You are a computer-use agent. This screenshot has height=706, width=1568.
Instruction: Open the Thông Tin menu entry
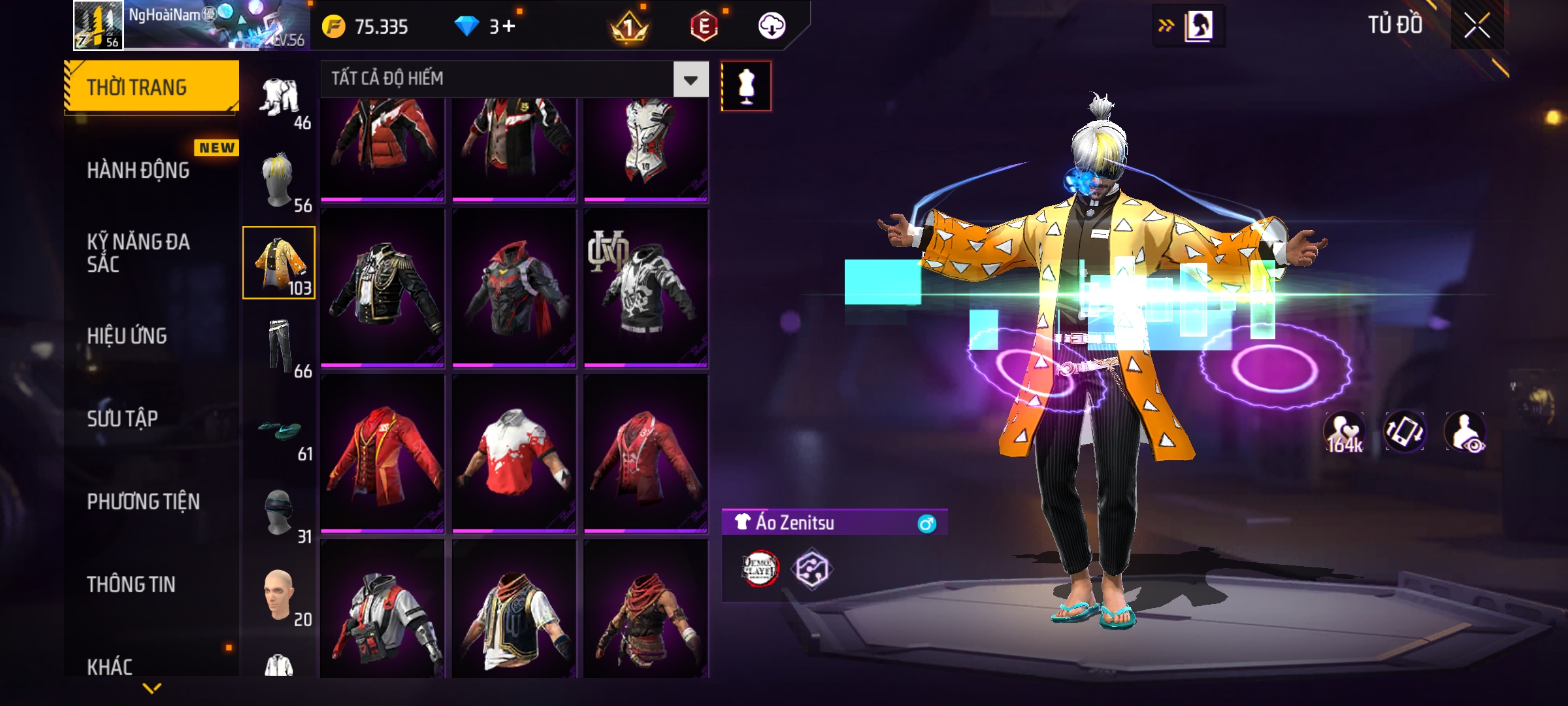[x=131, y=584]
